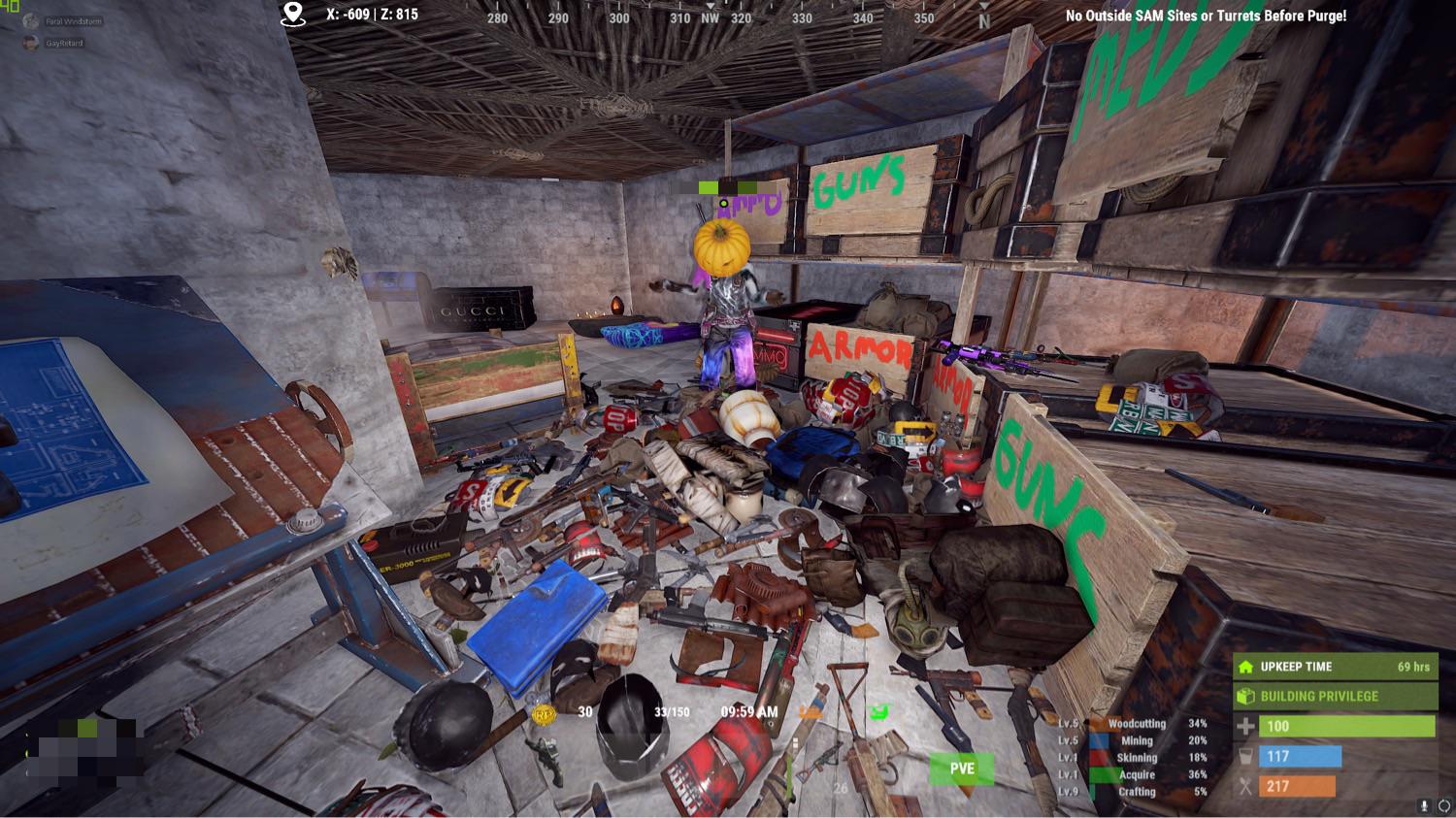The height and width of the screenshot is (818, 1456).
Task: Click the gold scrap coin icon in hotbar
Action: click(x=545, y=712)
